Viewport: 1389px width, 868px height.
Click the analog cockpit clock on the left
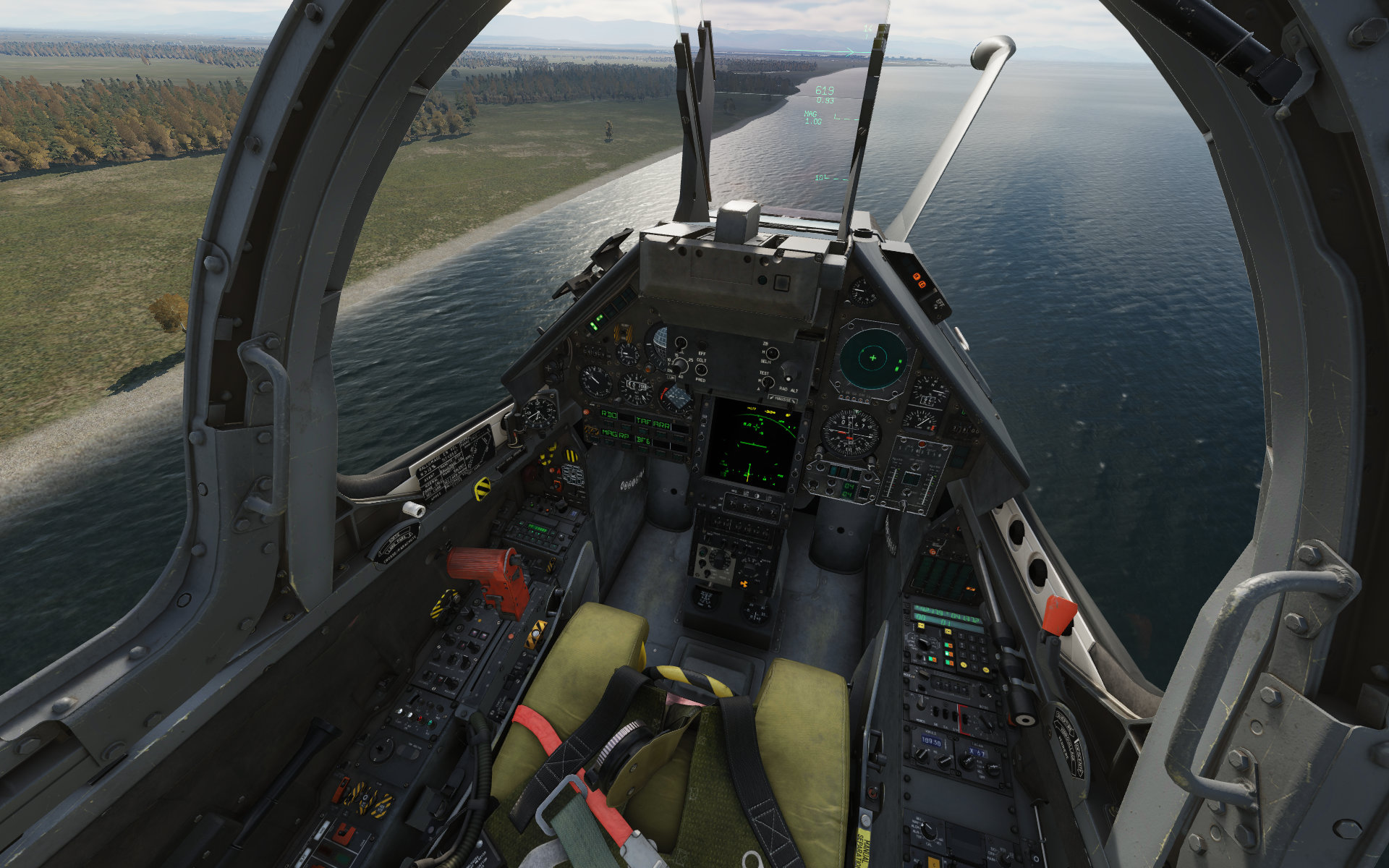(539, 414)
